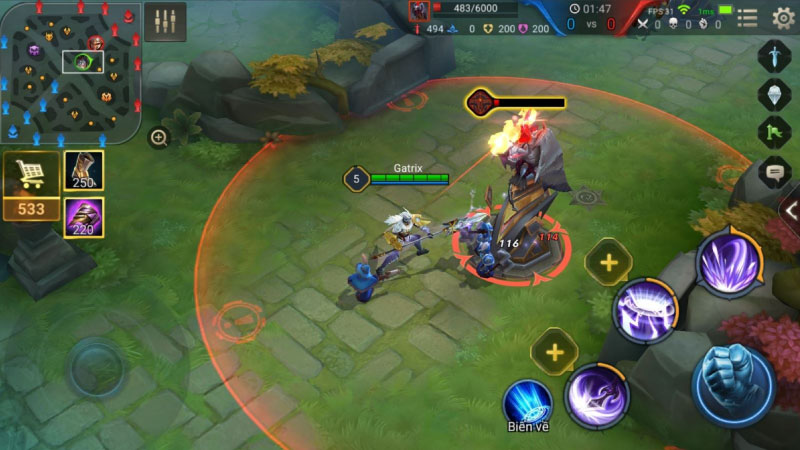This screenshot has height=450, width=800.
Task: Send the green flag gather signal
Action: point(775,133)
